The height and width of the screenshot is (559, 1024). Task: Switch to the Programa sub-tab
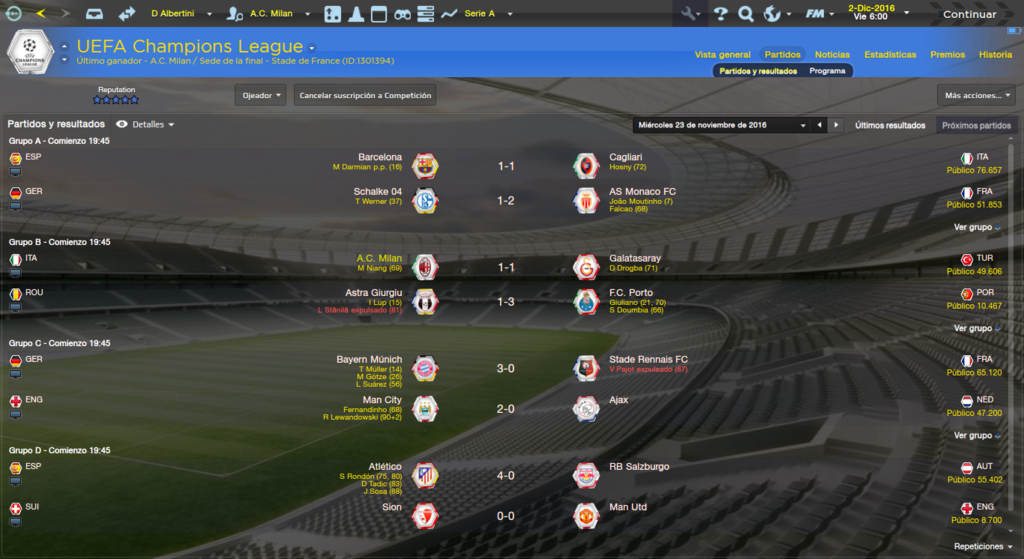click(827, 71)
